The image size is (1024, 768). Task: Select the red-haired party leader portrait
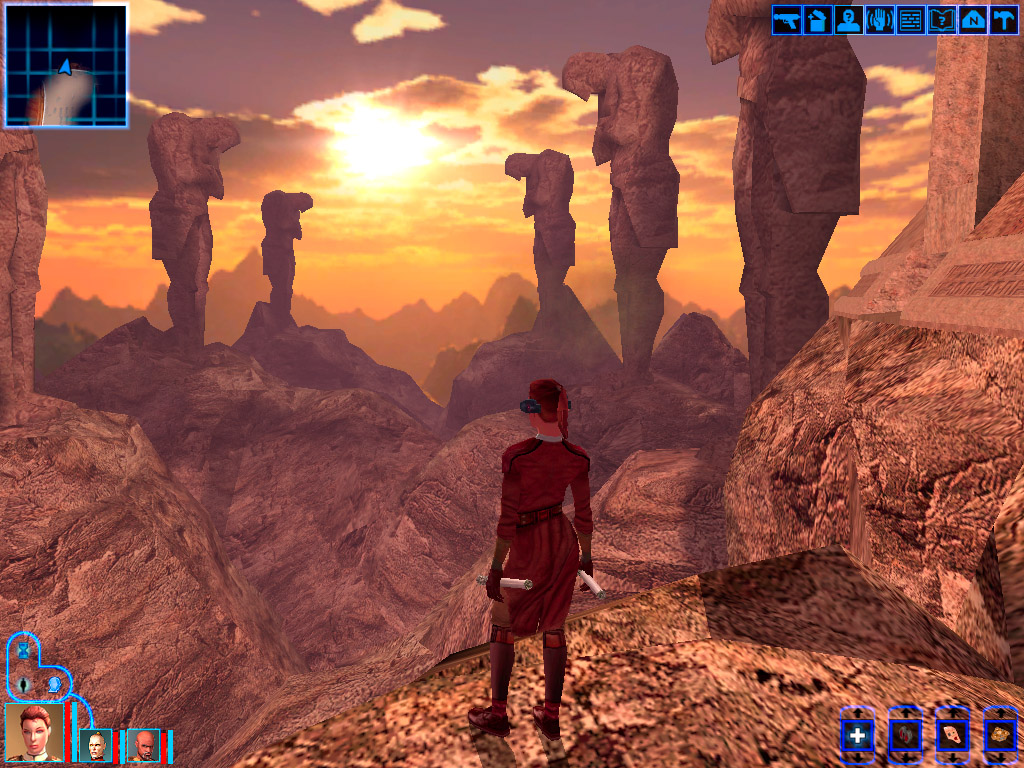click(x=35, y=732)
